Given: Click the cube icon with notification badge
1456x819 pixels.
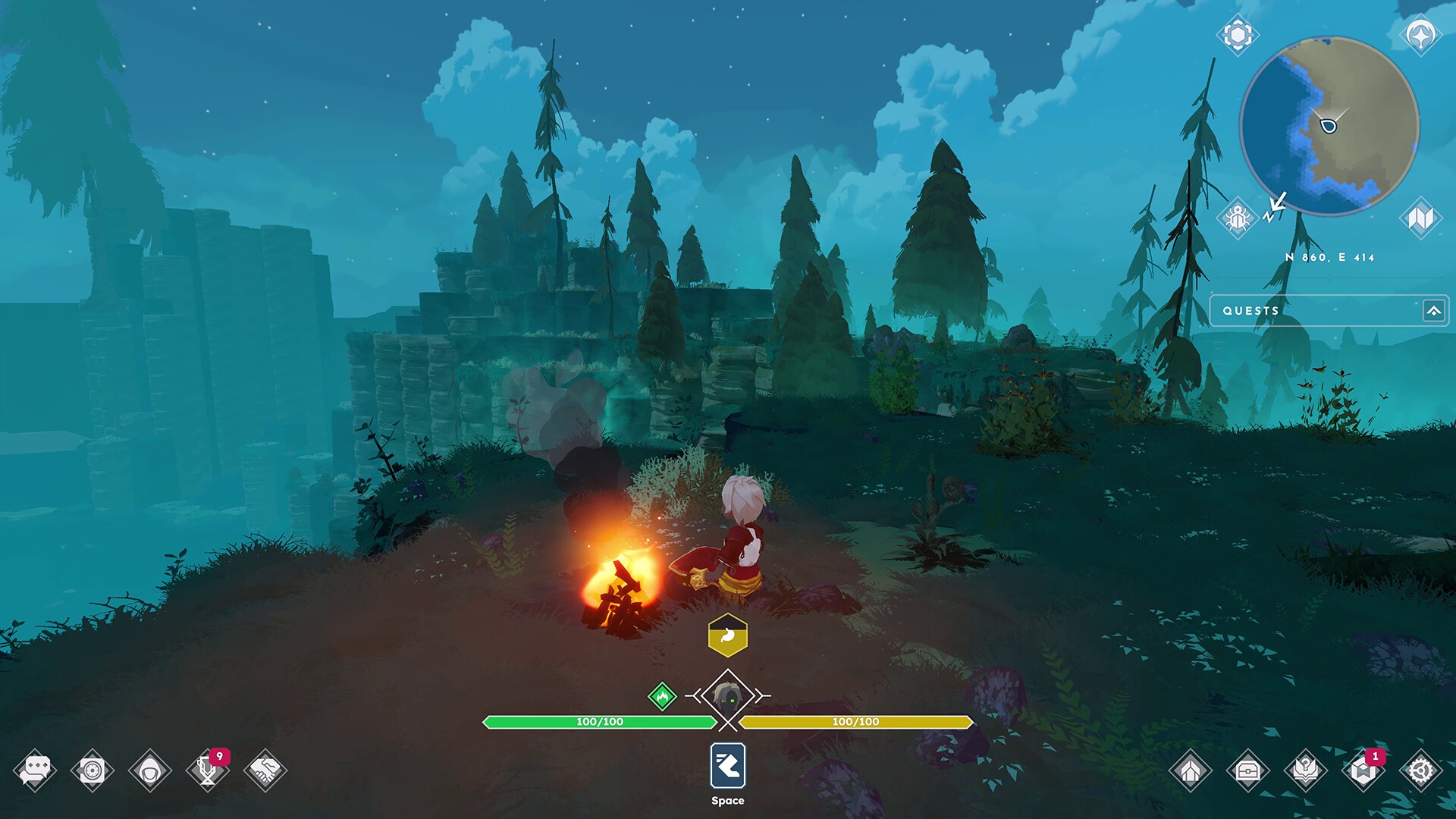Looking at the screenshot, I should 1363,771.
